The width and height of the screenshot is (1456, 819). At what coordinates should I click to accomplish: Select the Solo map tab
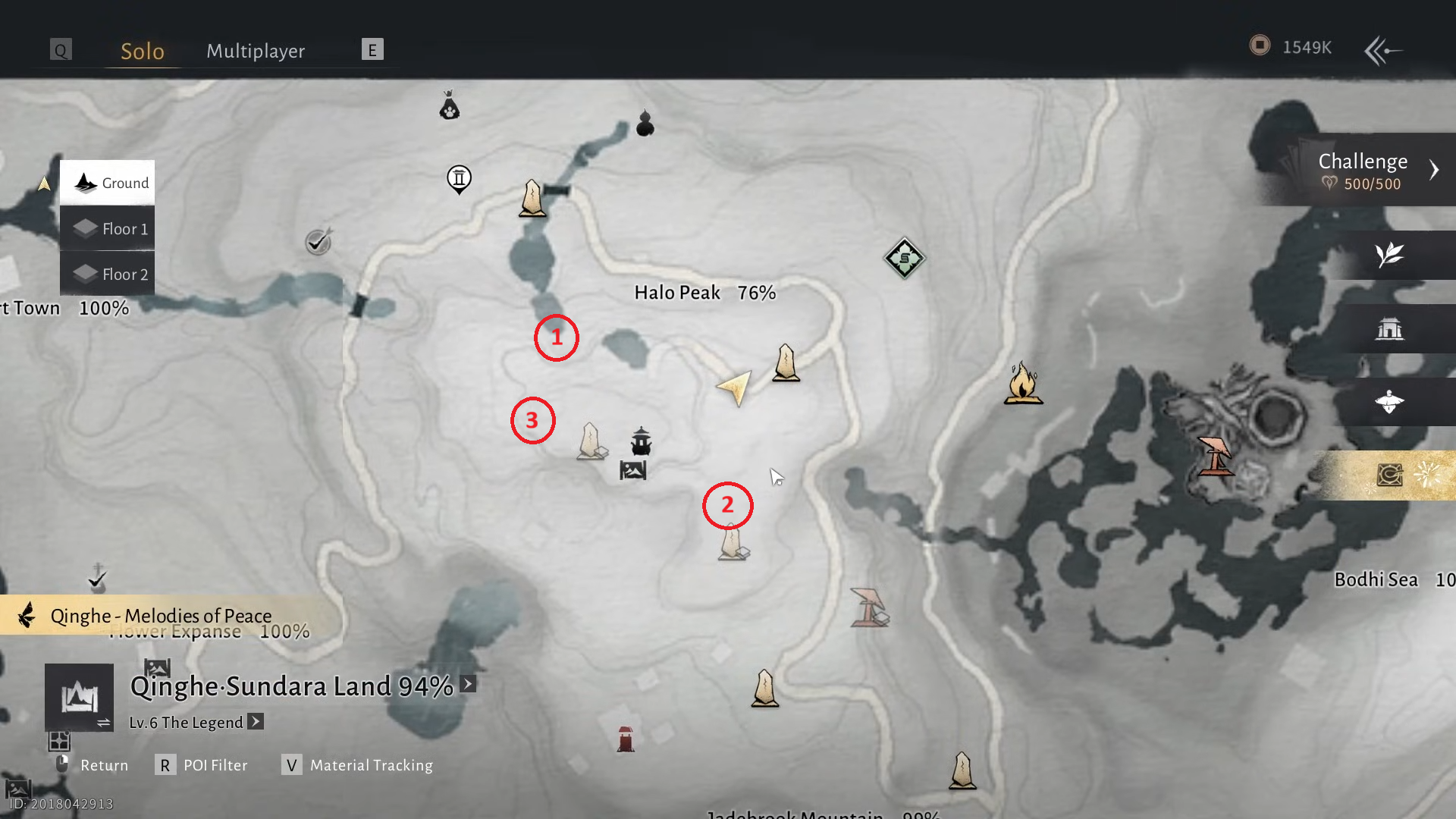point(143,51)
